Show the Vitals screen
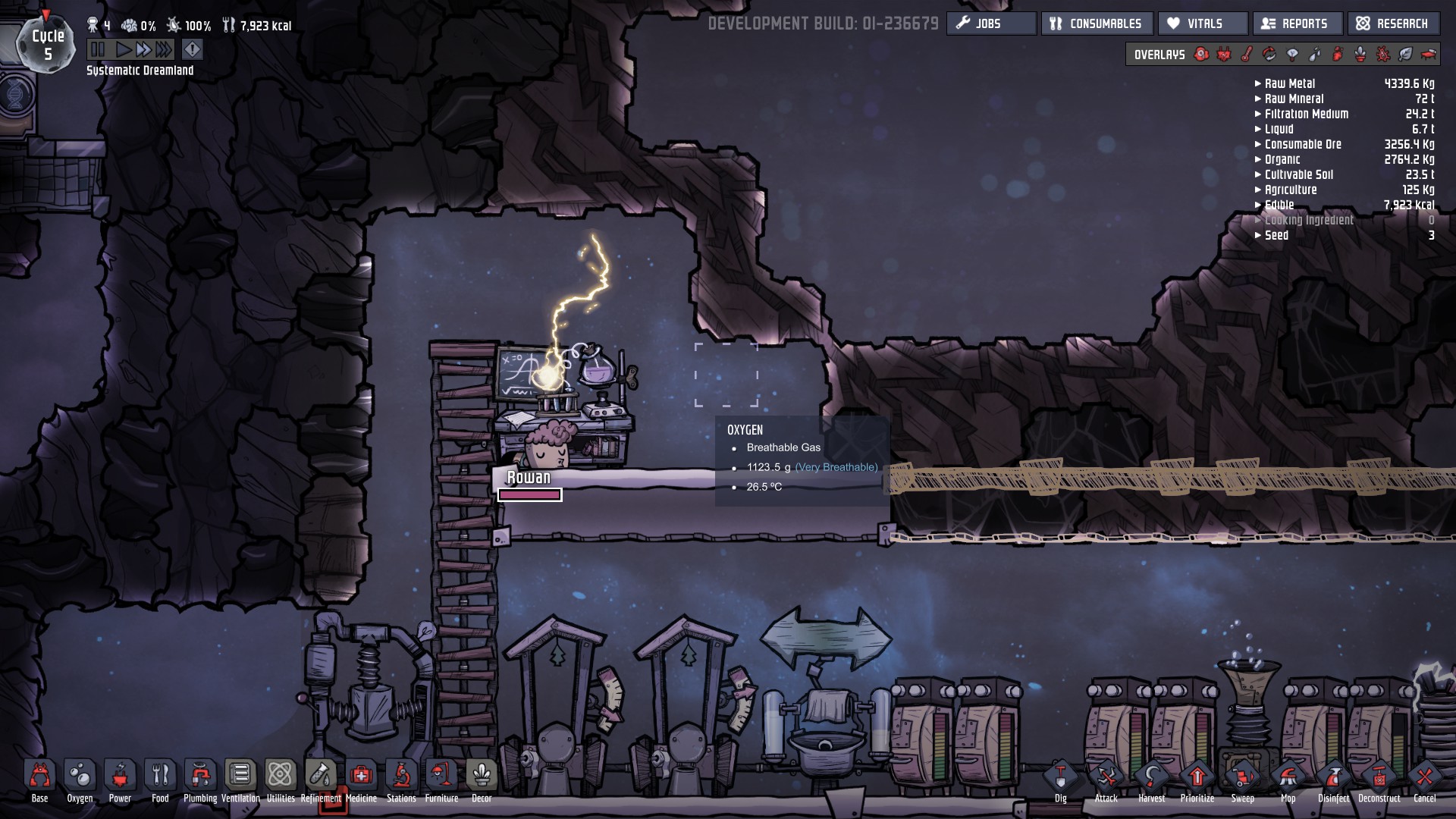 point(1202,24)
